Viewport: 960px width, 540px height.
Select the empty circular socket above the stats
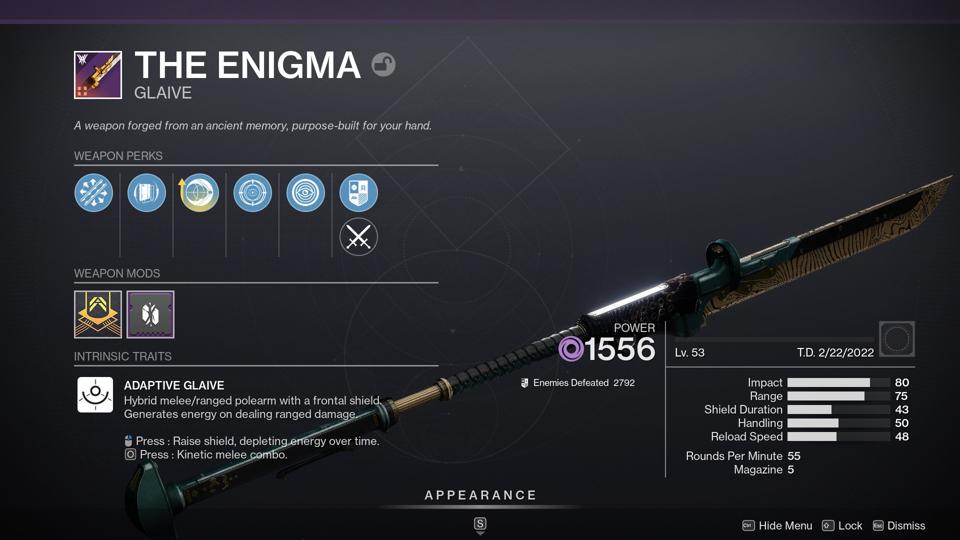pyautogui.click(x=897, y=339)
